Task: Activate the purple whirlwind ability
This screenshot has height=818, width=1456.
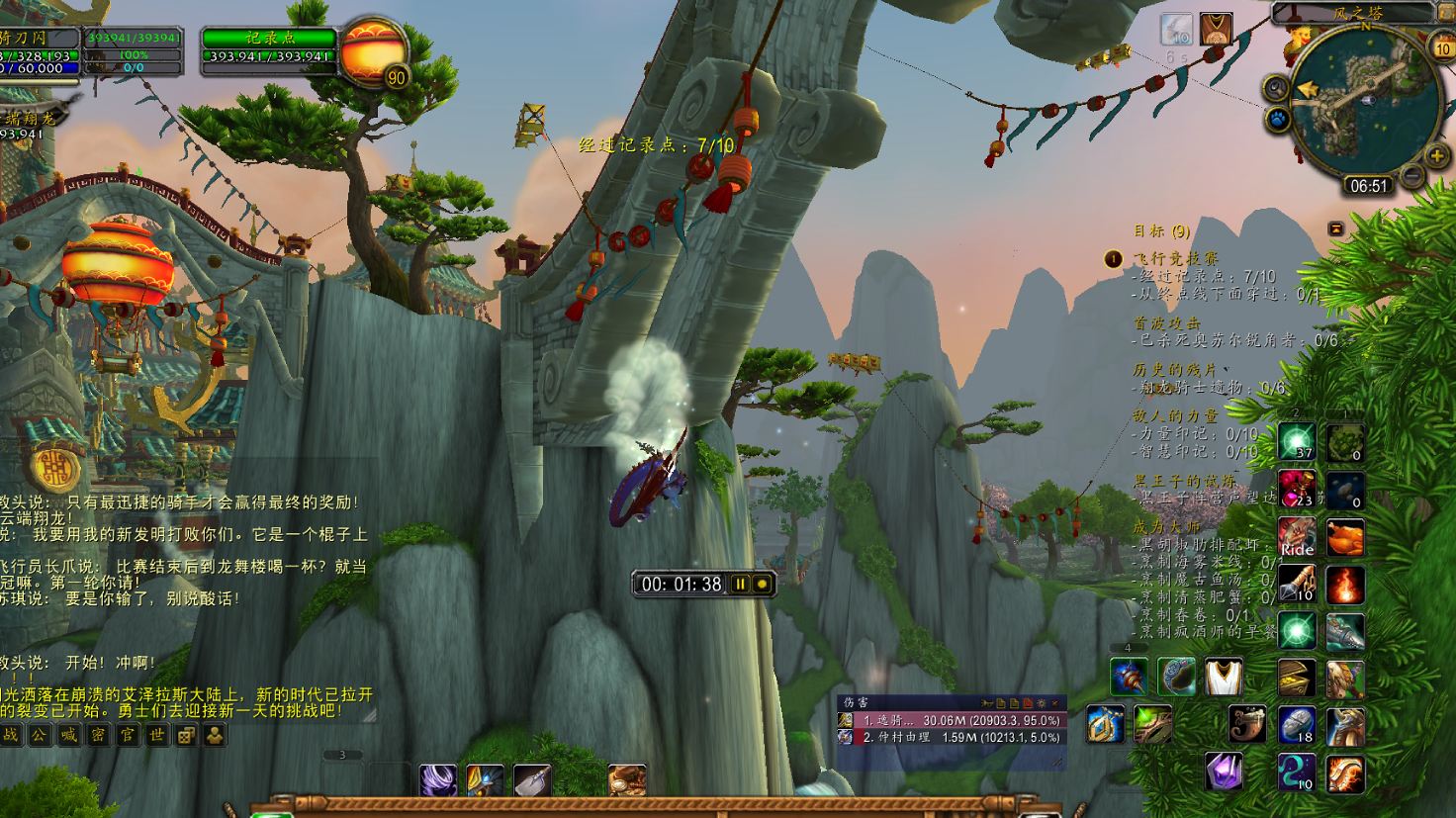Action: coord(438,780)
